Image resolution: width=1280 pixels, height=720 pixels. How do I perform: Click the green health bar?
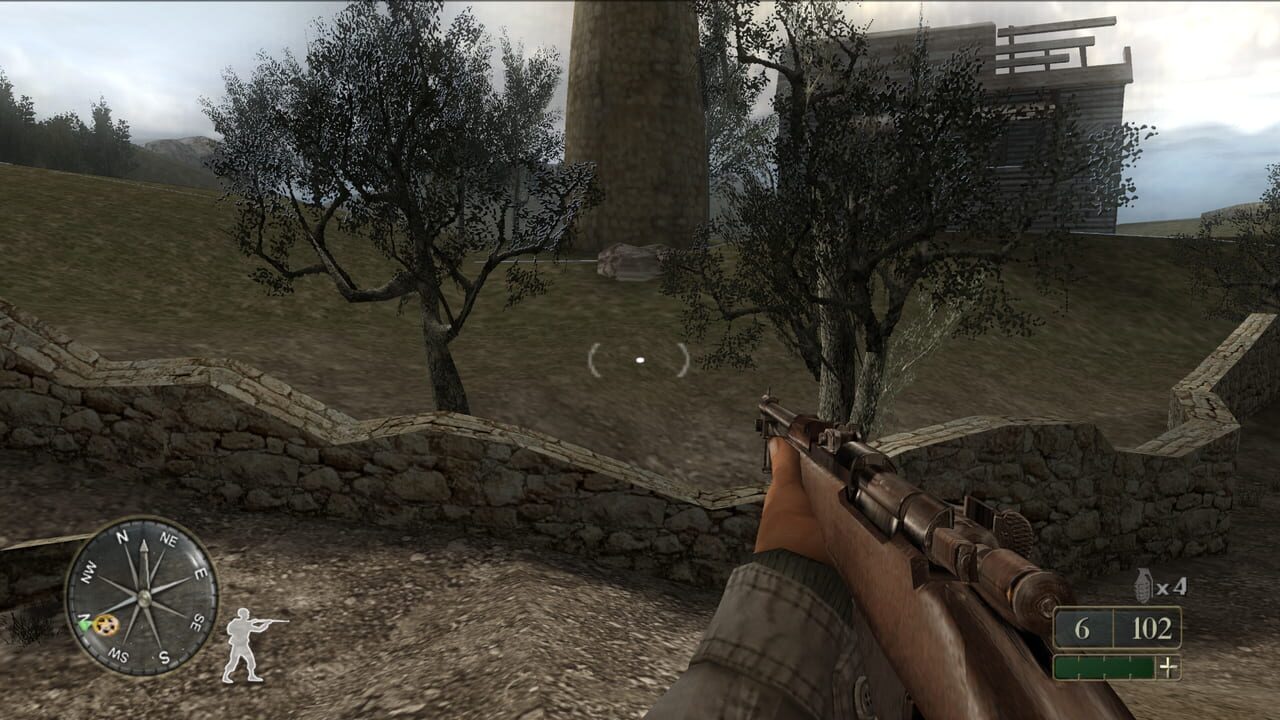tap(1104, 666)
